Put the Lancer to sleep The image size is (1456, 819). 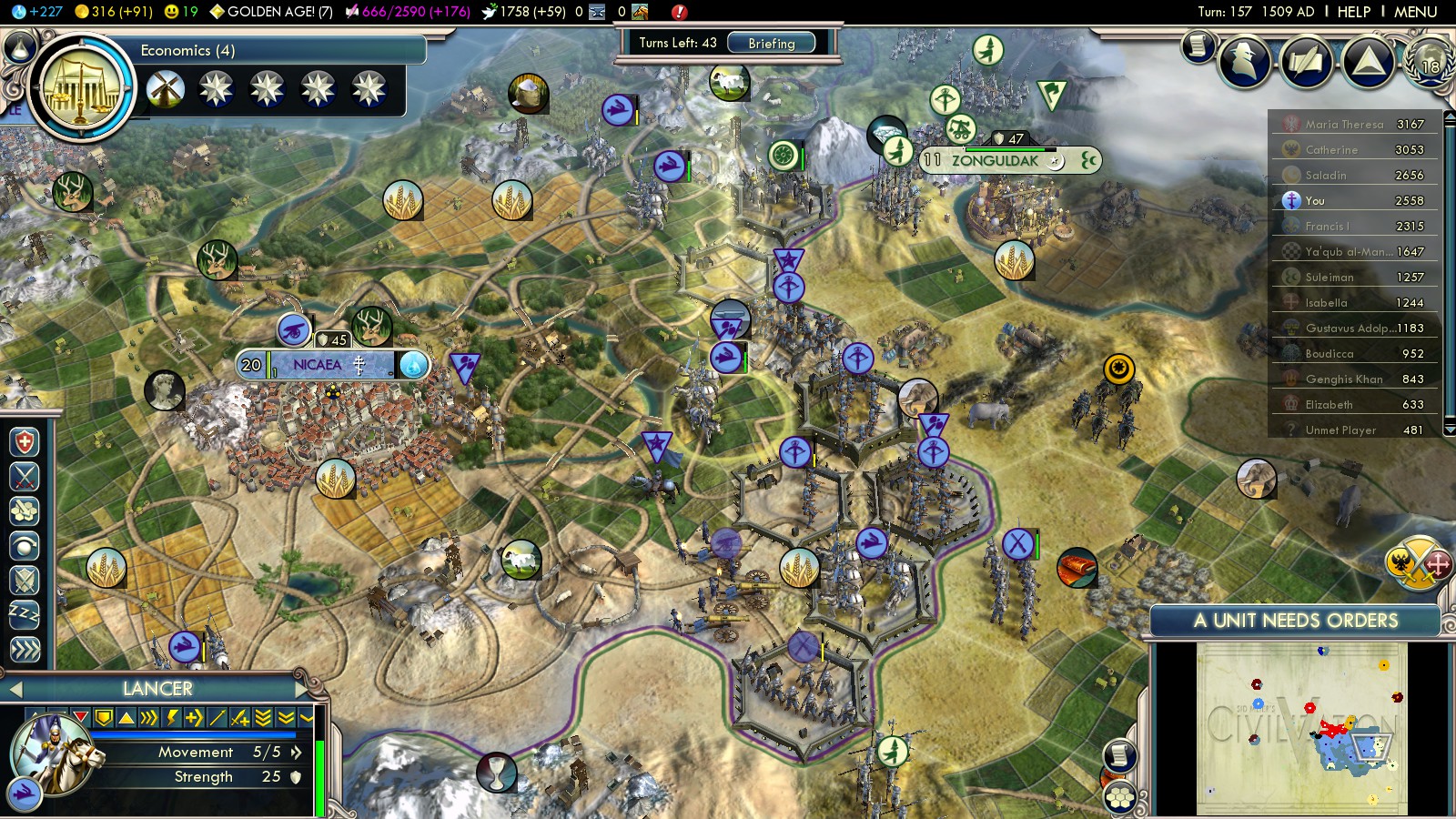click(25, 614)
